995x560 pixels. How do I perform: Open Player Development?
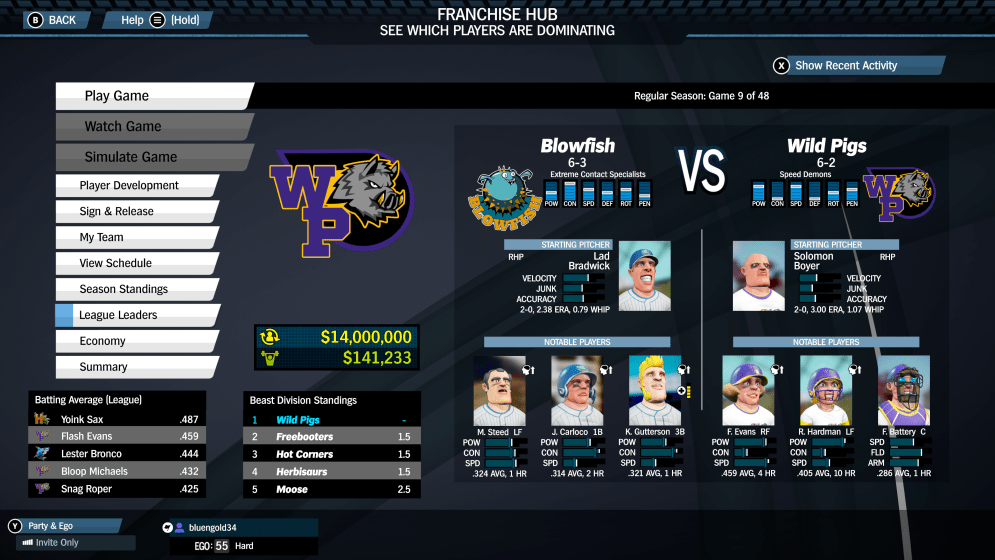[135, 186]
